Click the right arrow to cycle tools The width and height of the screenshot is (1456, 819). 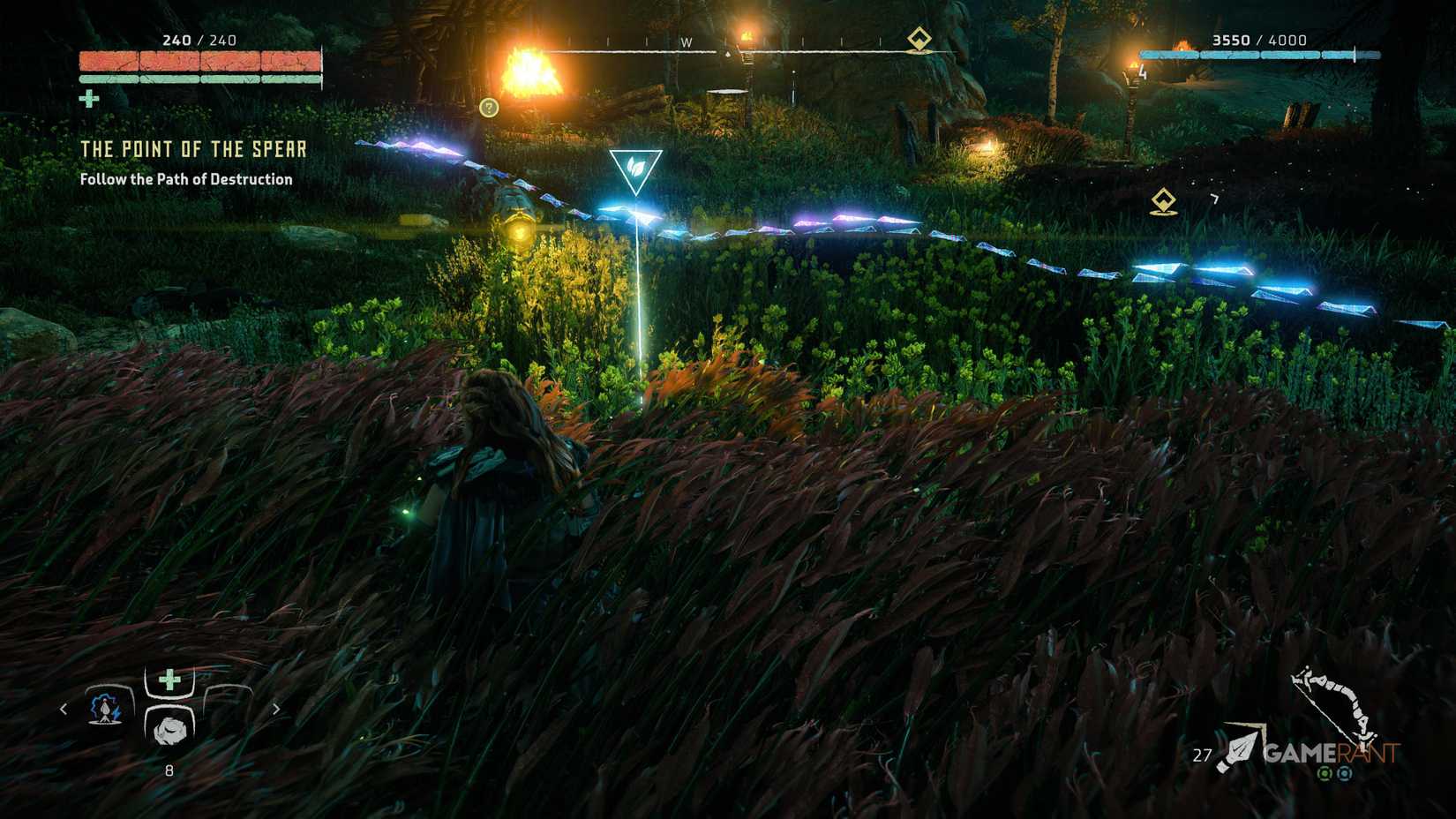click(x=276, y=710)
